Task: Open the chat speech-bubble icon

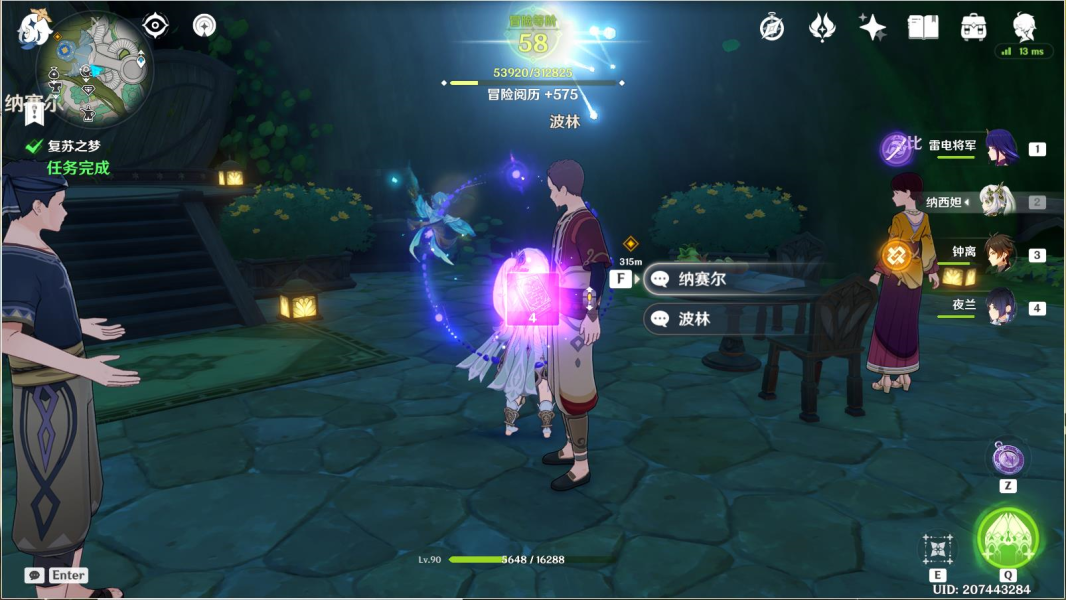Action: (35, 575)
